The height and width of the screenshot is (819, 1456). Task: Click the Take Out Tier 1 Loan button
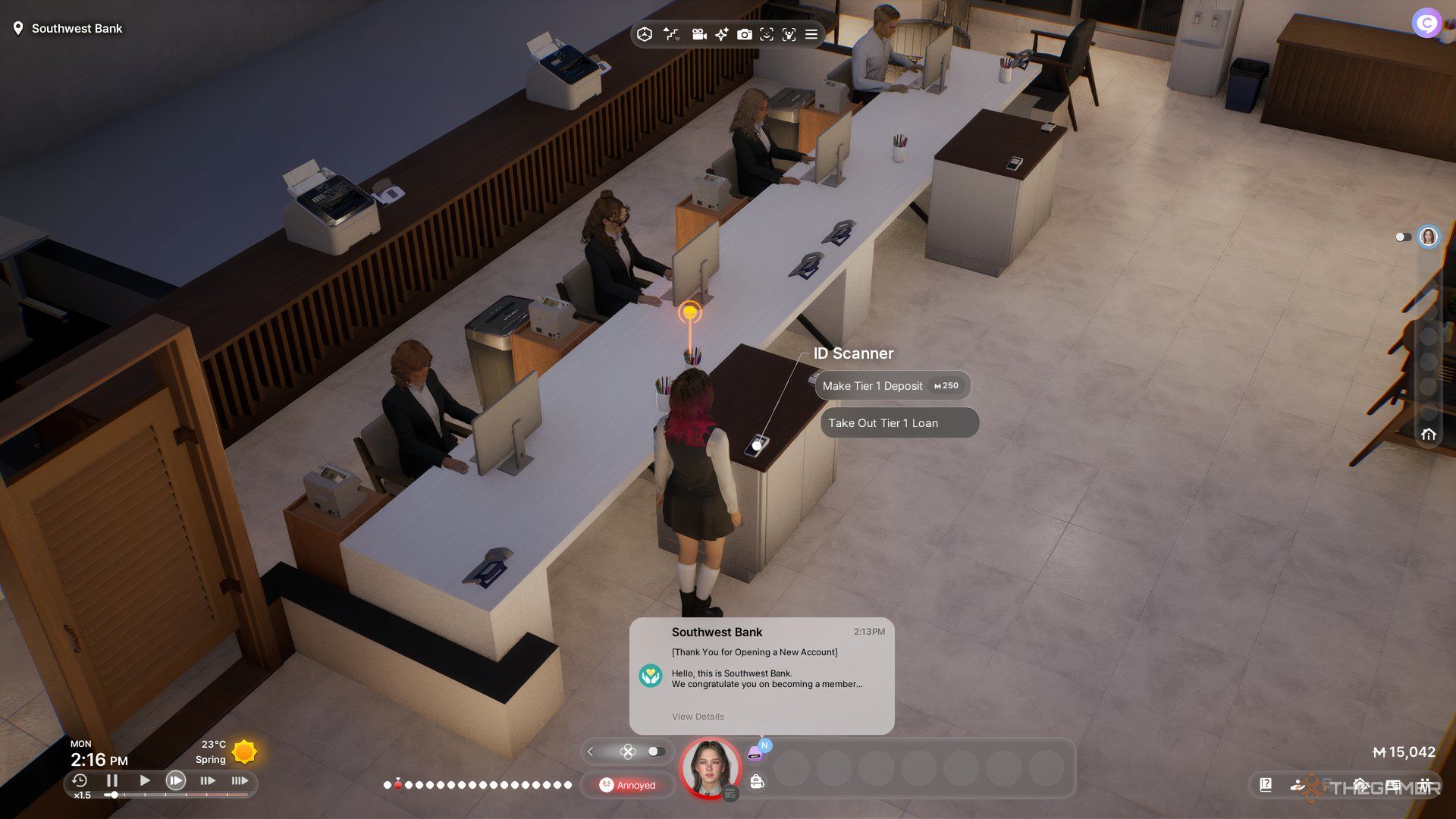click(x=898, y=423)
